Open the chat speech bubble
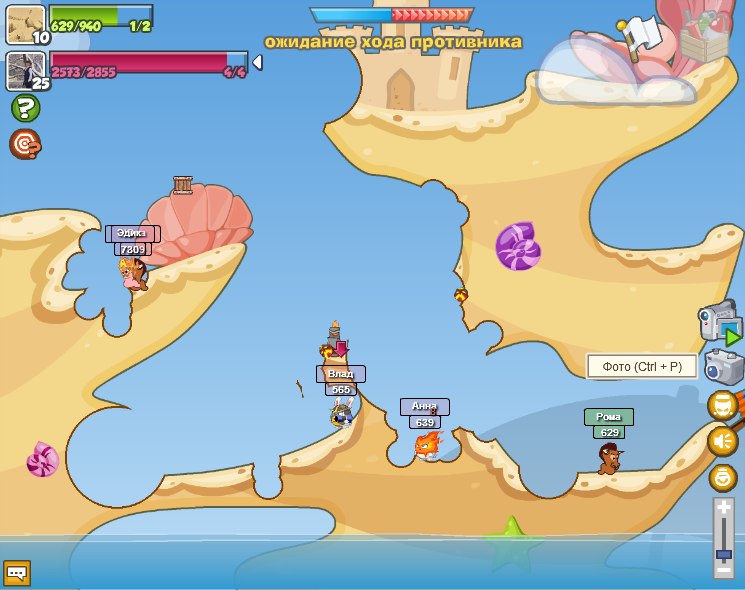745x590 pixels. click(16, 573)
